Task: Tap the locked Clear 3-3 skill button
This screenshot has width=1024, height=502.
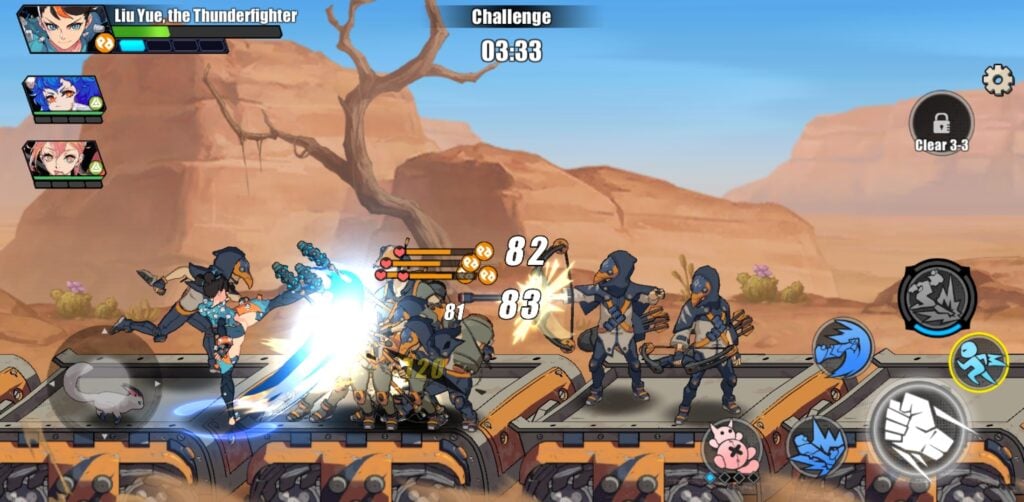Action: click(x=941, y=123)
